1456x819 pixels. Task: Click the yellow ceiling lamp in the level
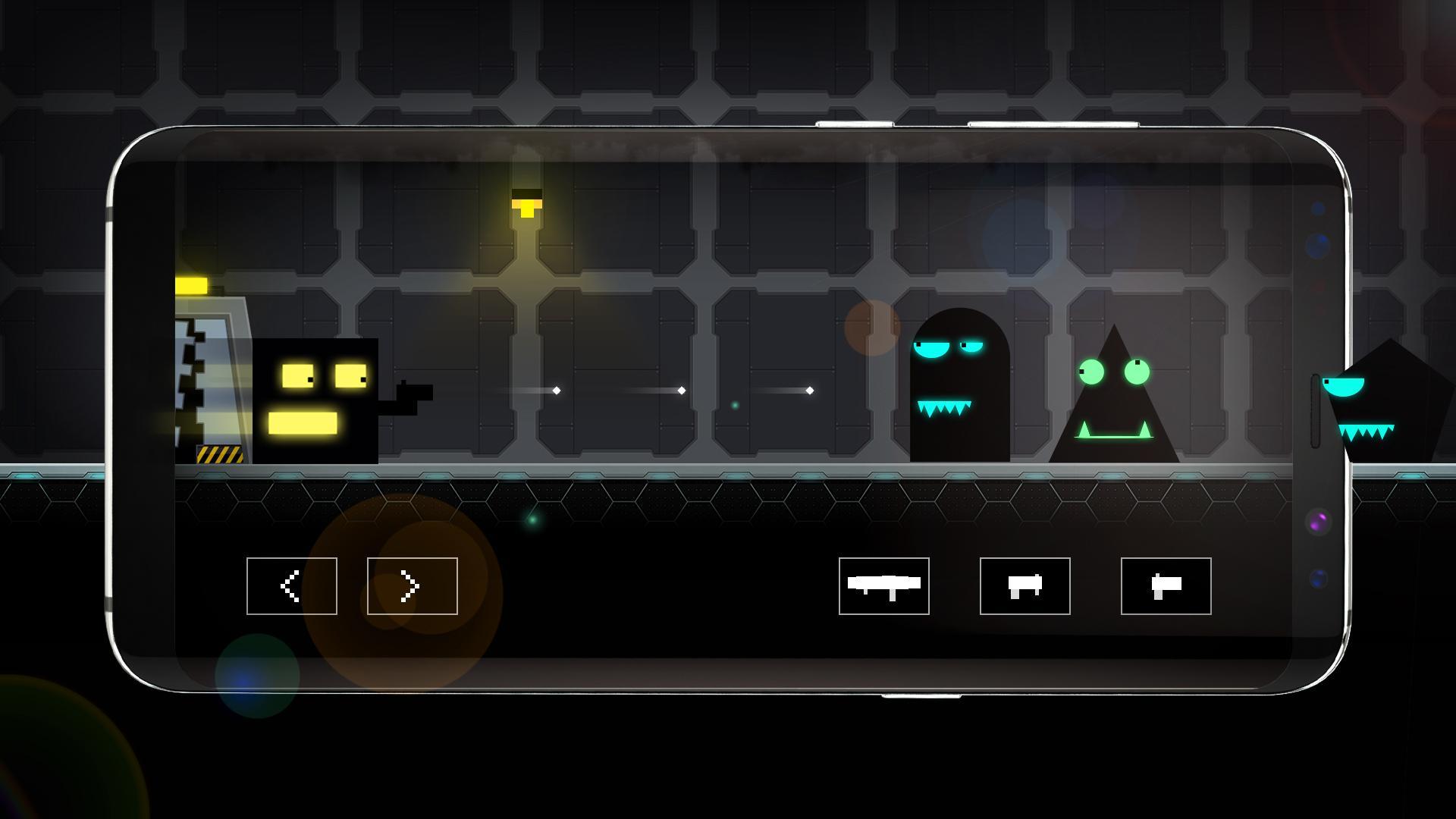(x=527, y=205)
